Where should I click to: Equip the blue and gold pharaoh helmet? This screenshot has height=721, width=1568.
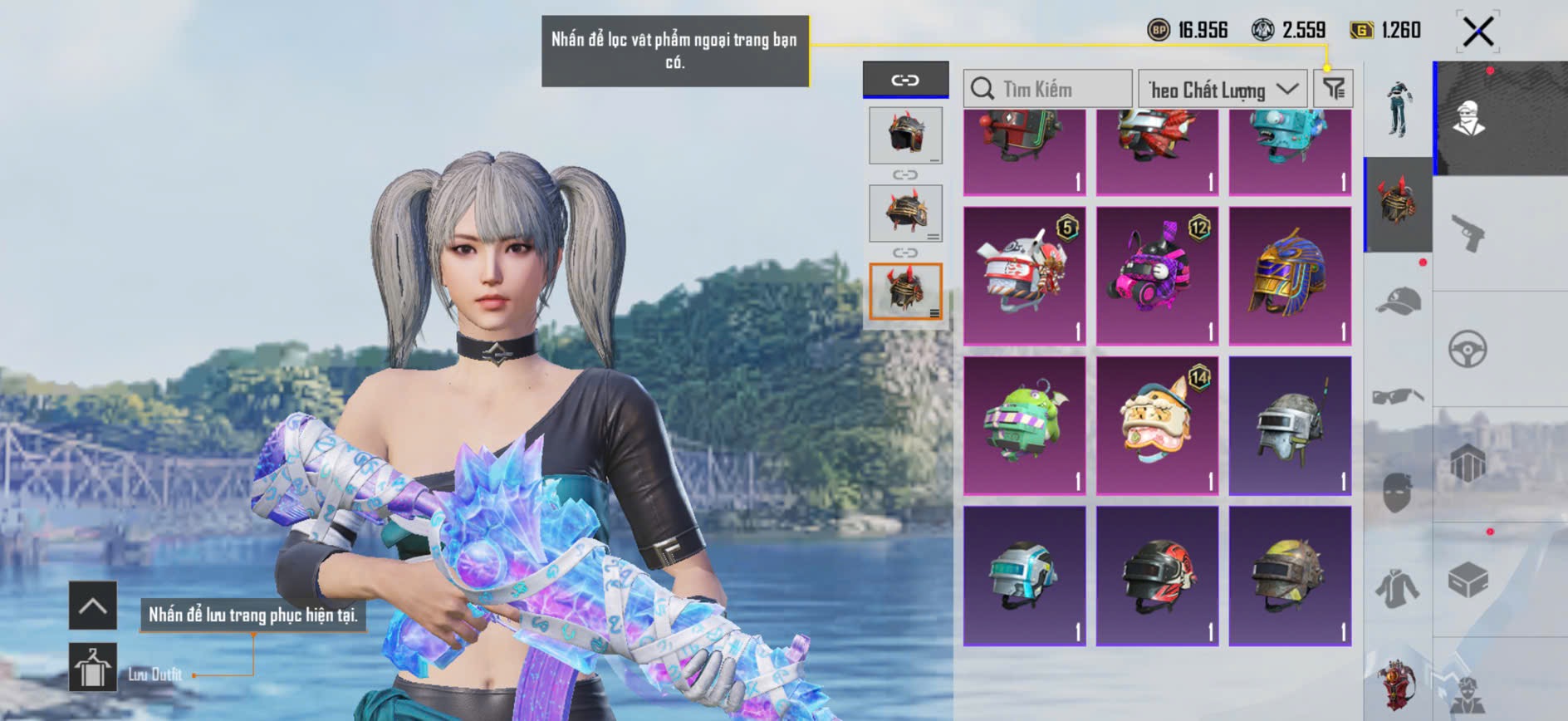tap(1290, 275)
